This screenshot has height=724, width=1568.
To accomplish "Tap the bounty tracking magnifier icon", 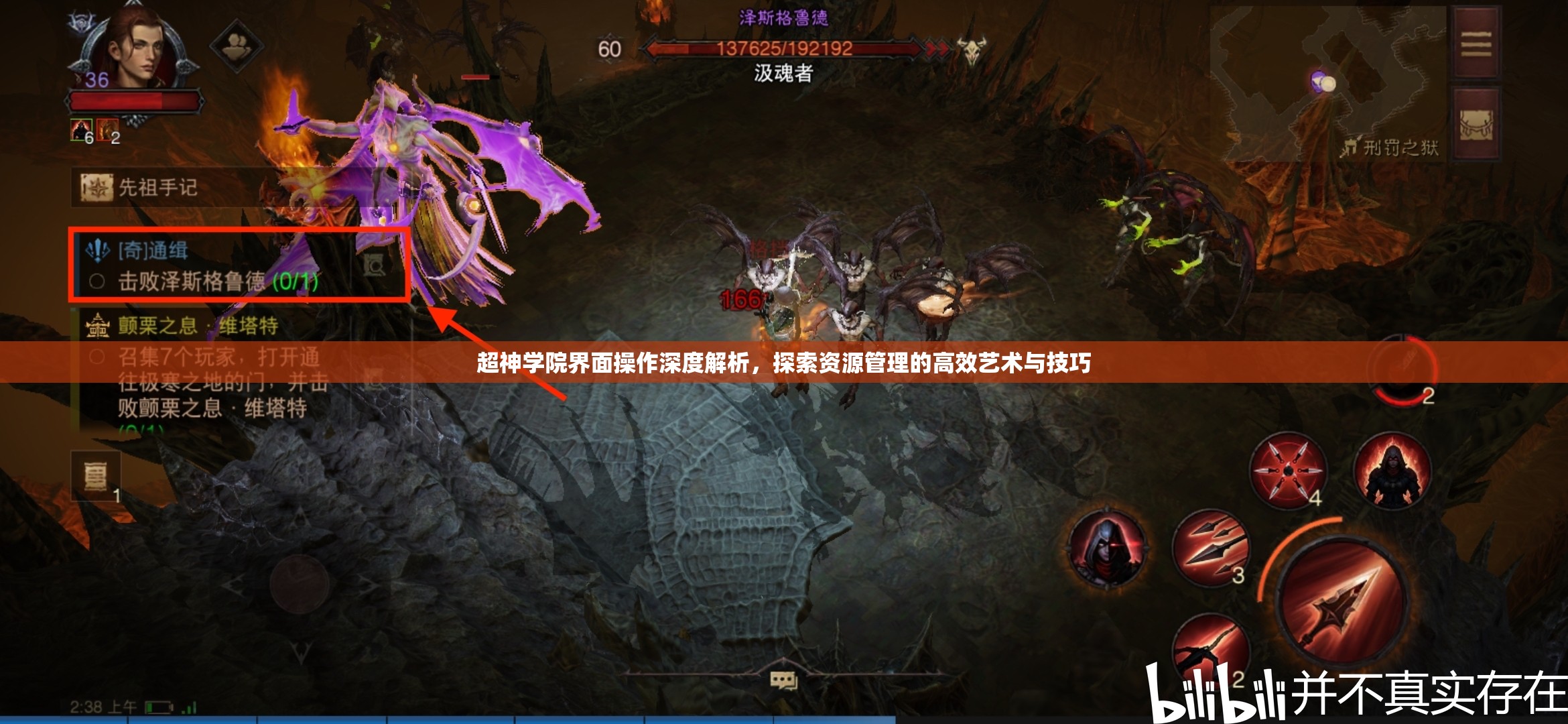I will tap(373, 267).
